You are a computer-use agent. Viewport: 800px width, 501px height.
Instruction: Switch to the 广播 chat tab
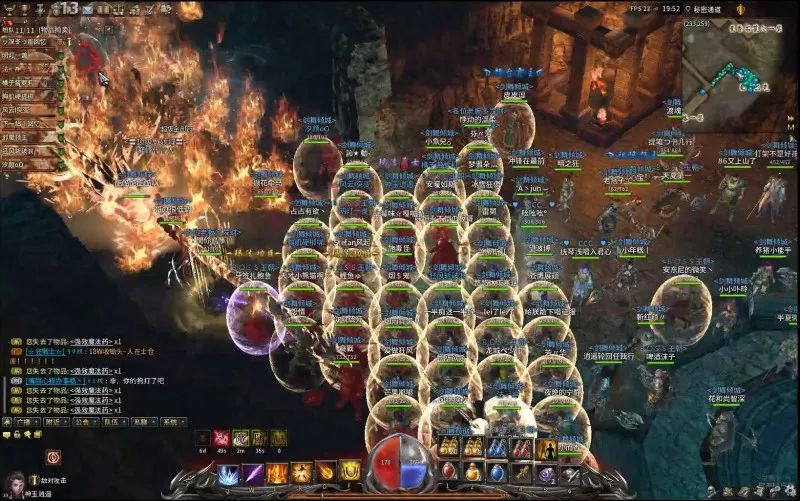tap(22, 422)
